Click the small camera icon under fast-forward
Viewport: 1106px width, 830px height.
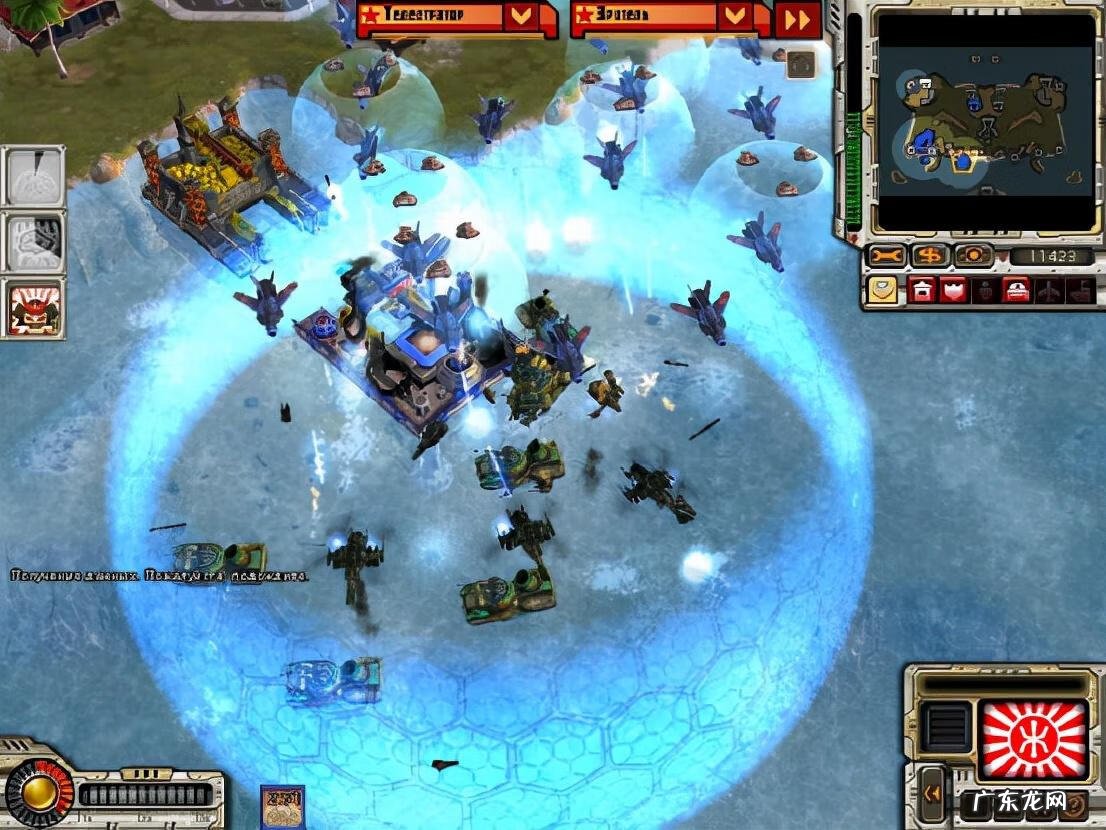(x=799, y=63)
